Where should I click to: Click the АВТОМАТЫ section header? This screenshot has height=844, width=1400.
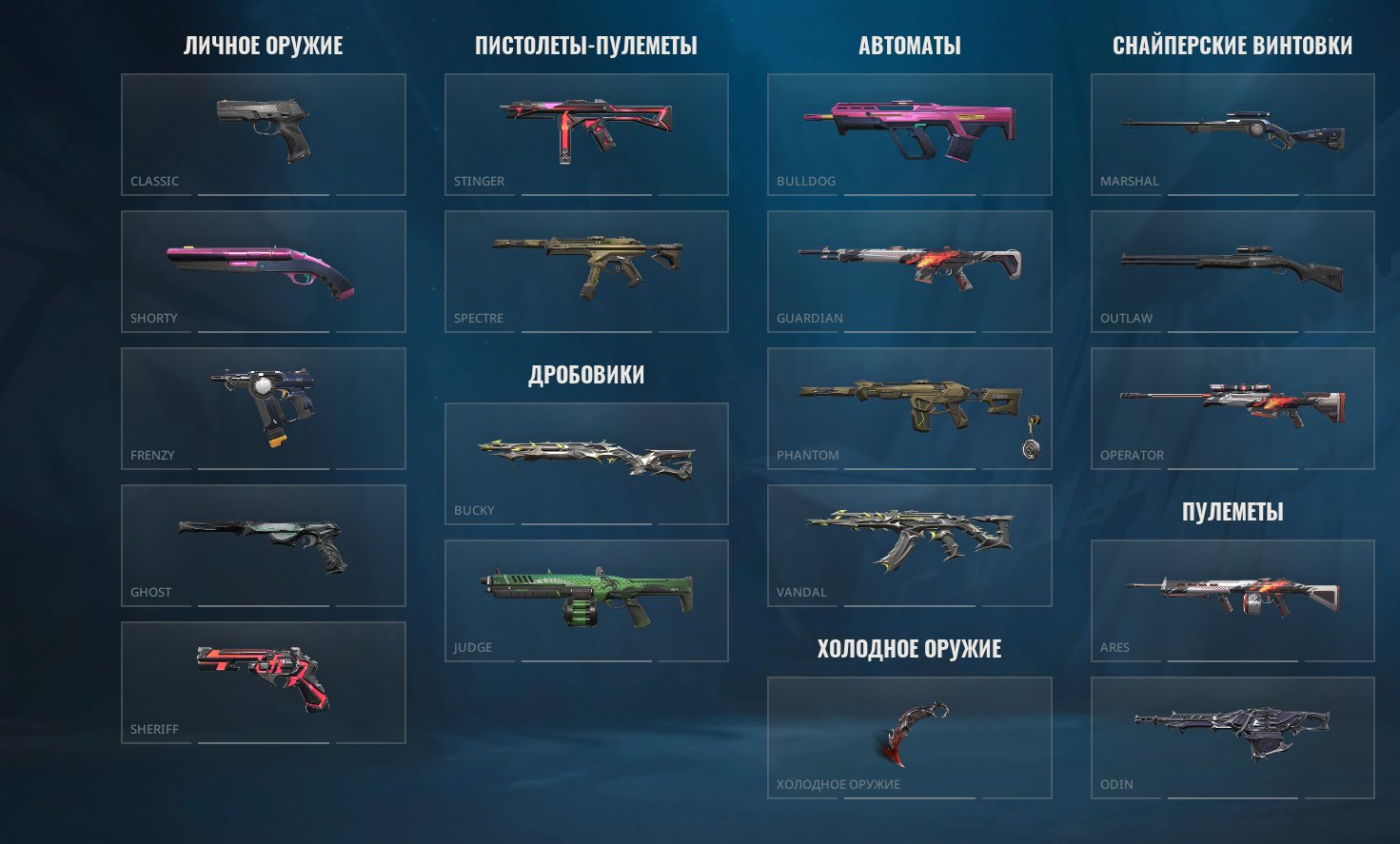coord(909,44)
